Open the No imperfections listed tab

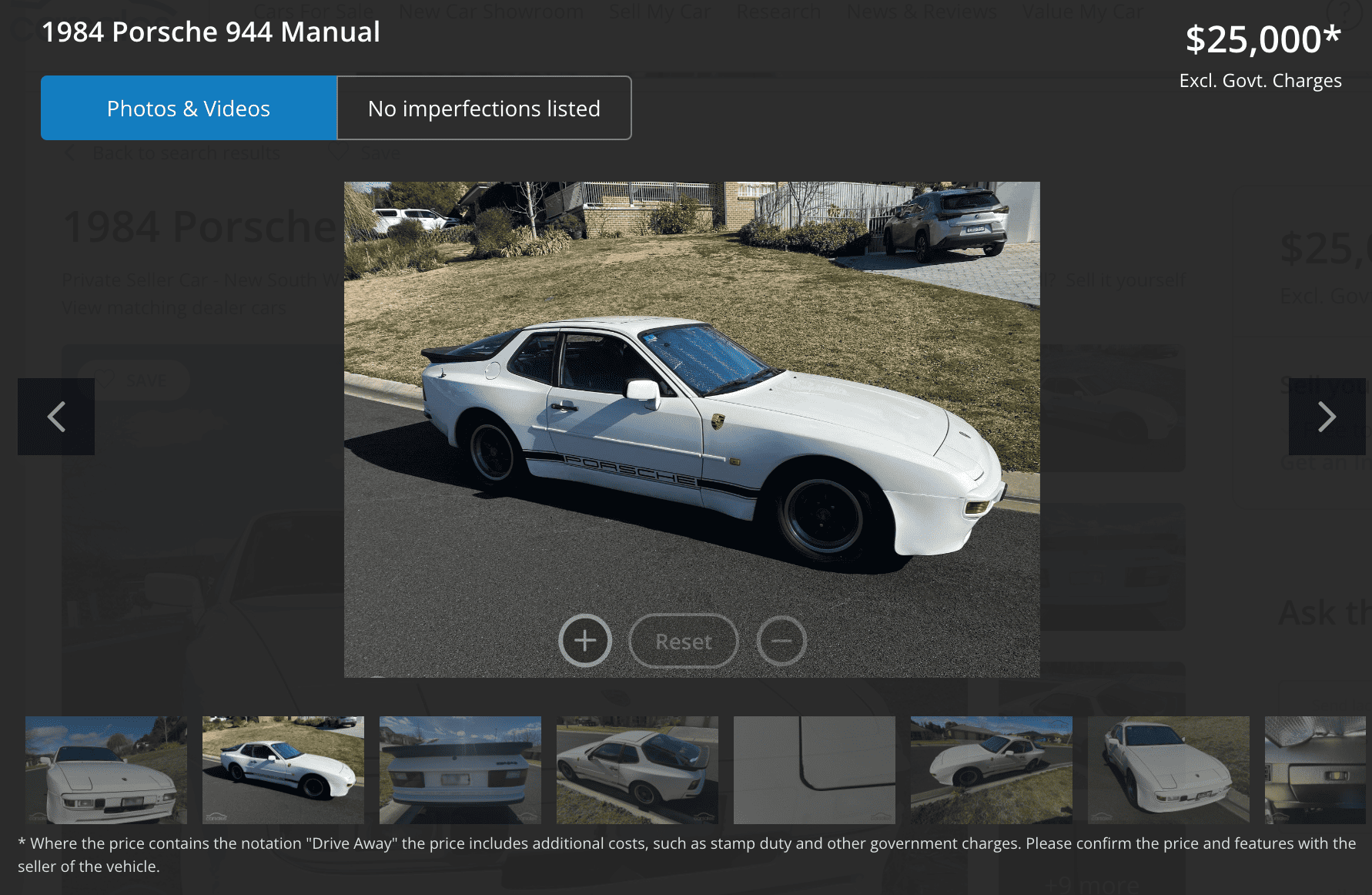[484, 109]
